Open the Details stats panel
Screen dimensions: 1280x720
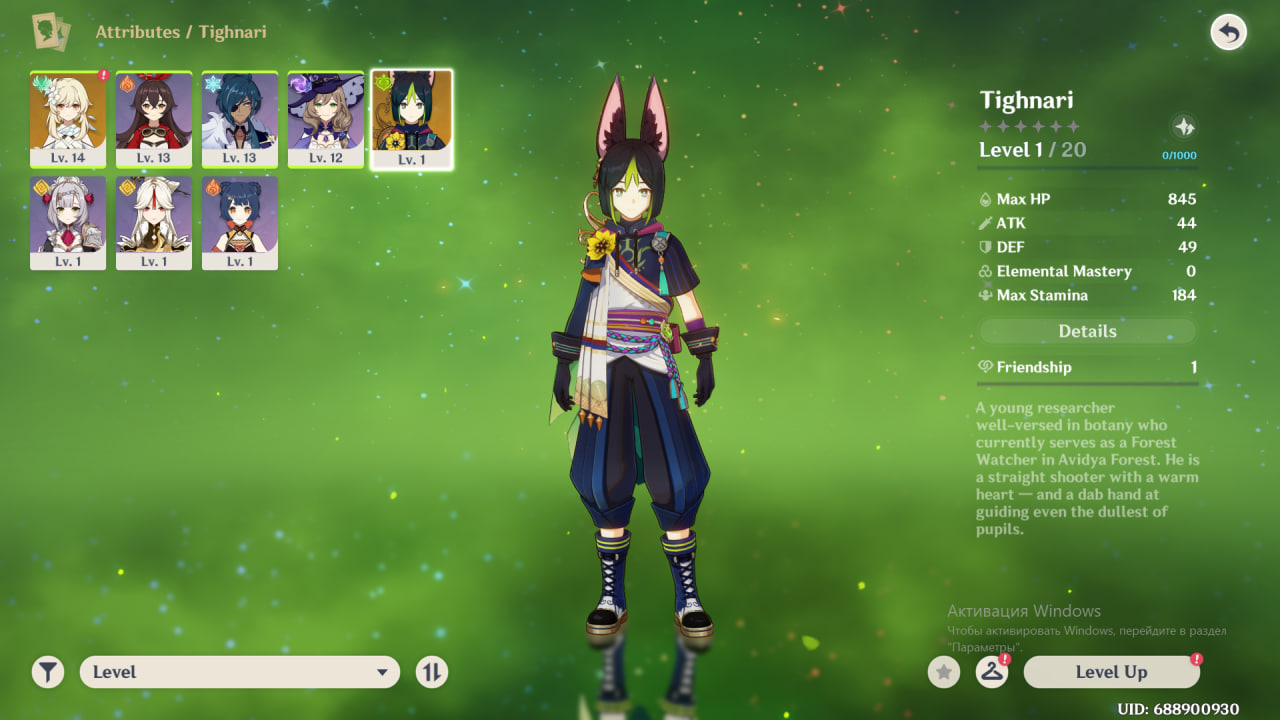point(1087,331)
